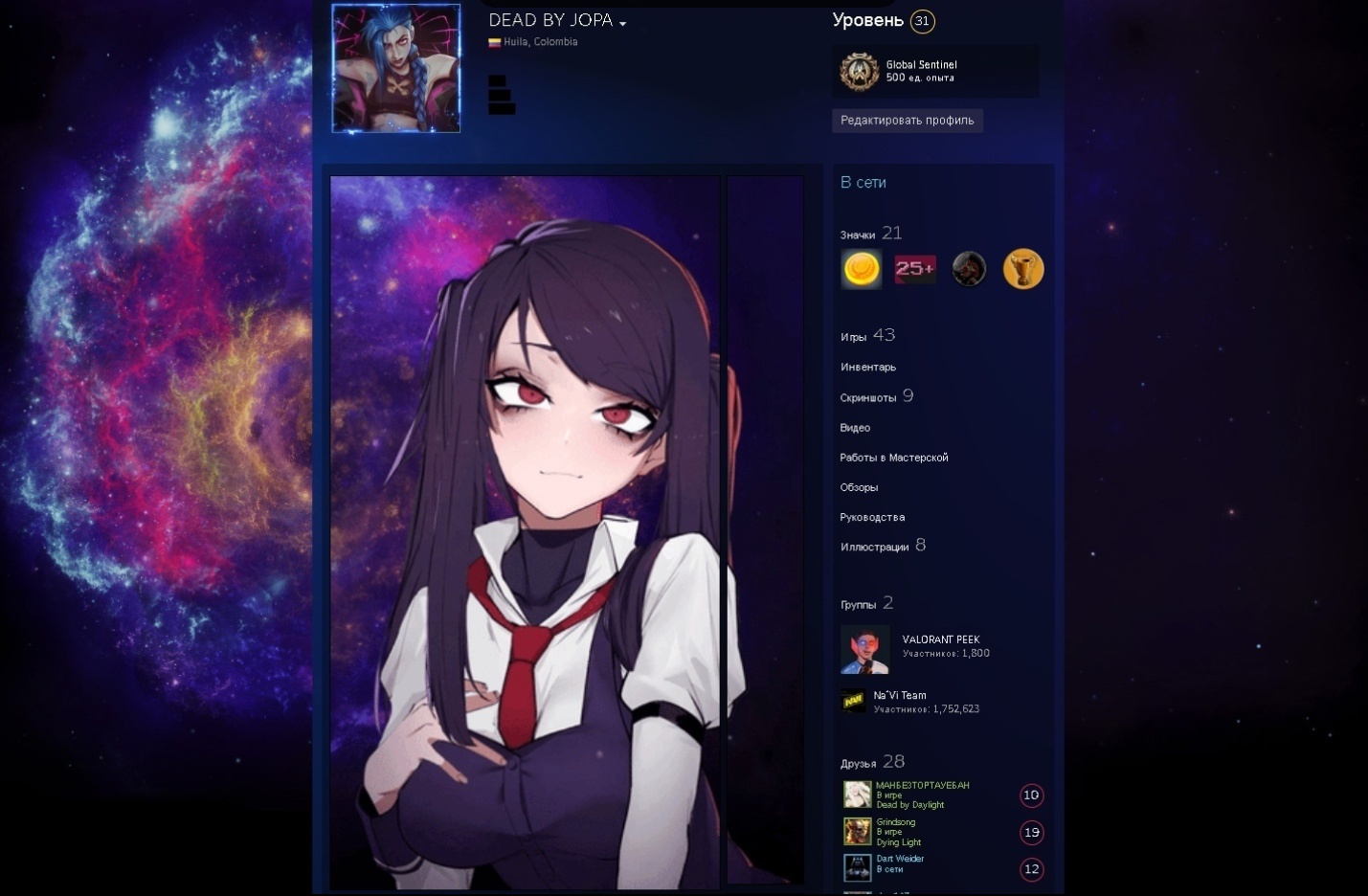
Task: Open the Na'Vi Team group
Action: tap(900, 696)
